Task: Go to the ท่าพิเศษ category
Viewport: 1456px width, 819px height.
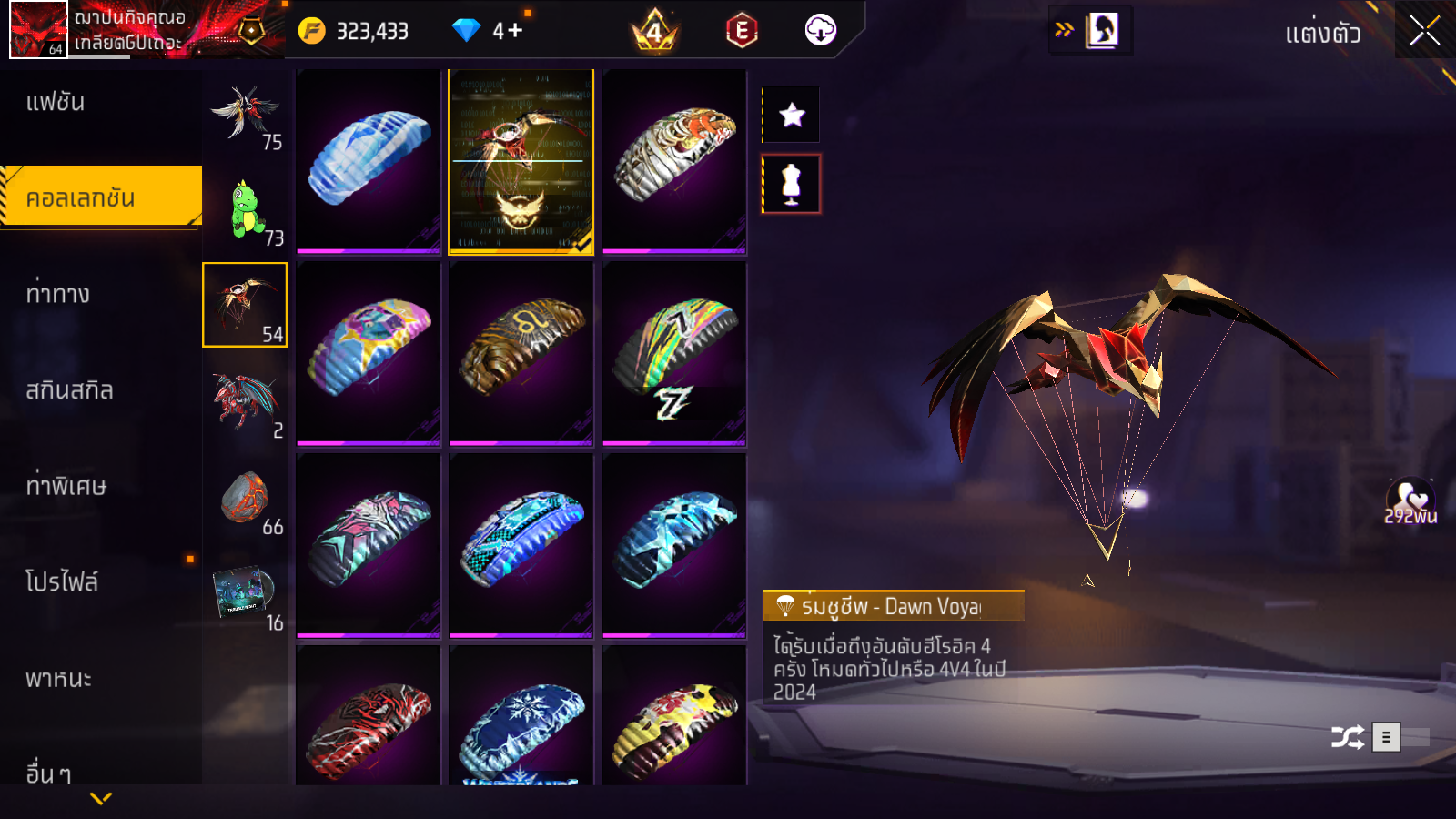Action: [66, 486]
